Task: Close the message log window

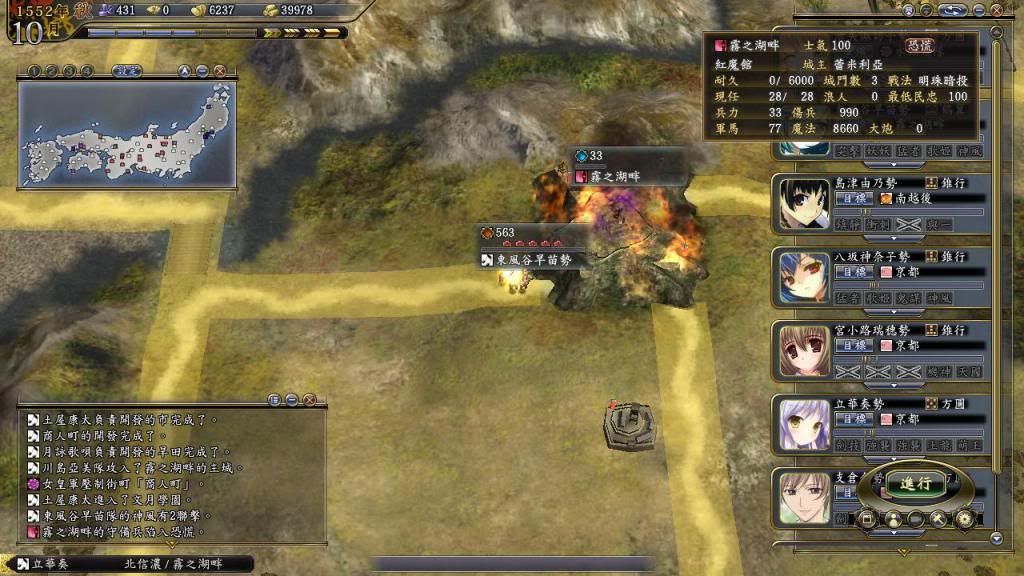Action: click(310, 399)
